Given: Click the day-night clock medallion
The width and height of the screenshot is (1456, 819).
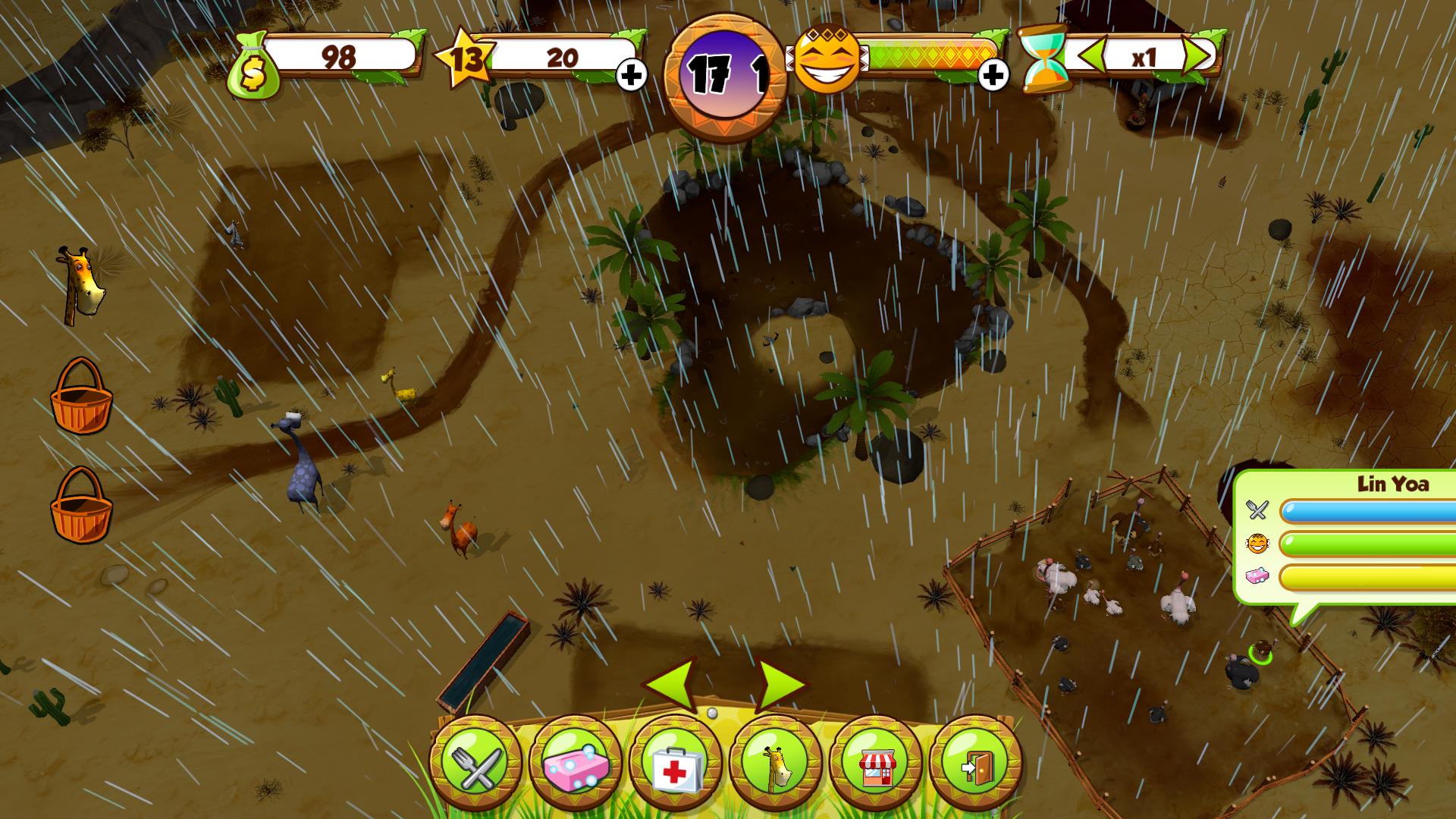Looking at the screenshot, I should click(724, 74).
